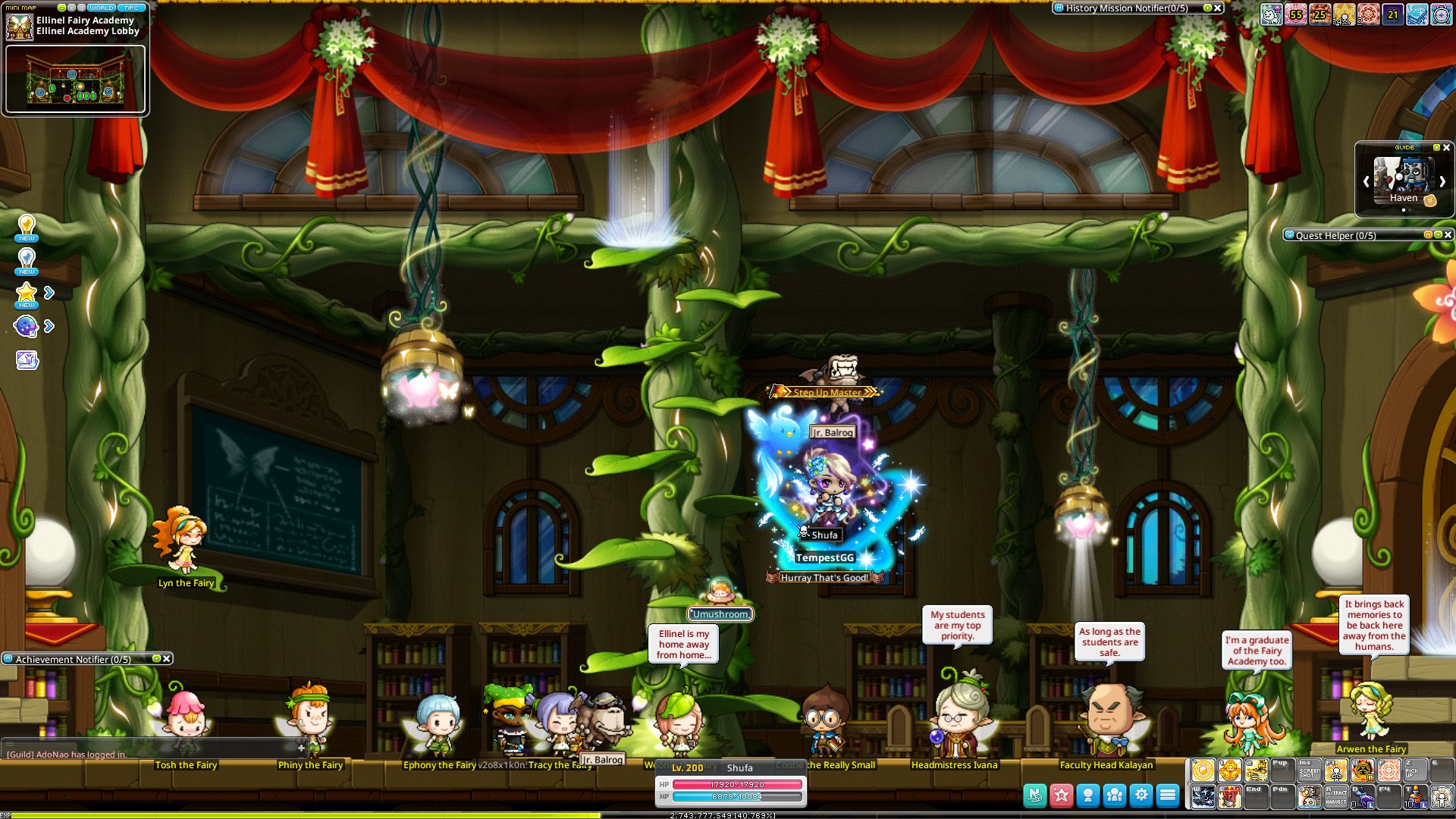Open the World map from the minimap
The height and width of the screenshot is (819, 1456).
pyautogui.click(x=101, y=8)
